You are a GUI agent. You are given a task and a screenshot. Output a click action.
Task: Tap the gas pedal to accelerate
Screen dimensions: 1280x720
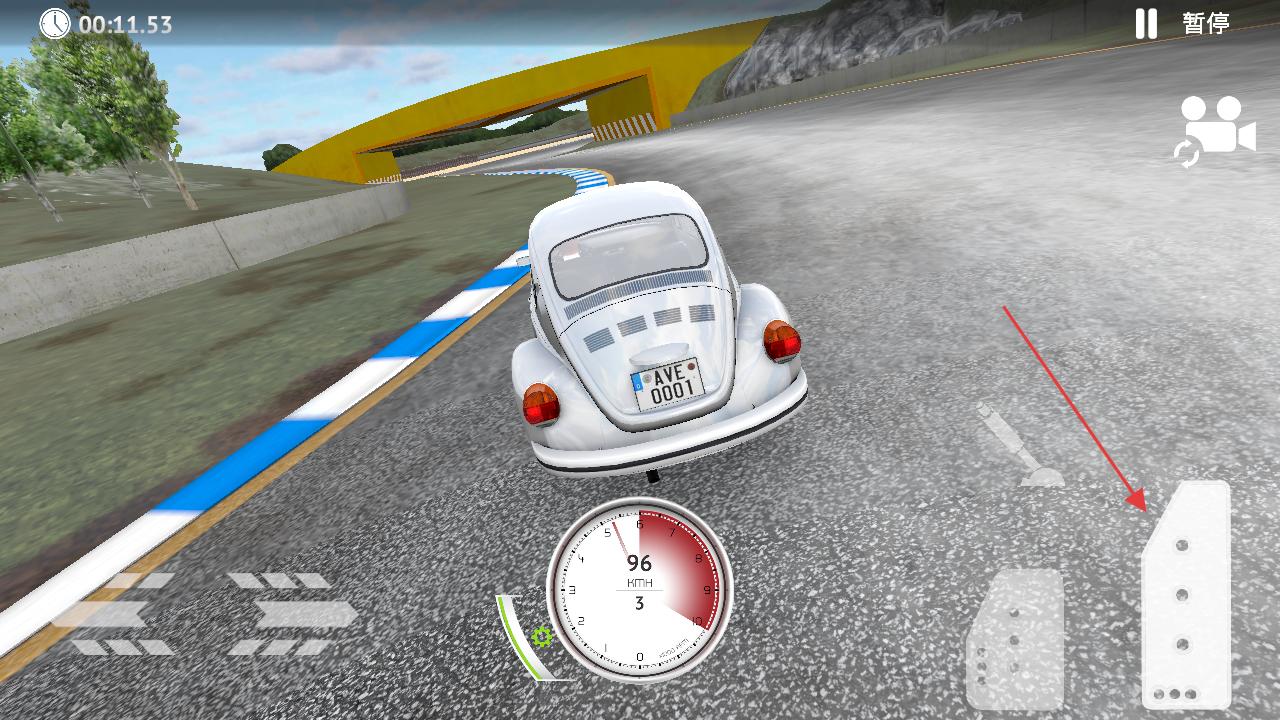click(1186, 596)
